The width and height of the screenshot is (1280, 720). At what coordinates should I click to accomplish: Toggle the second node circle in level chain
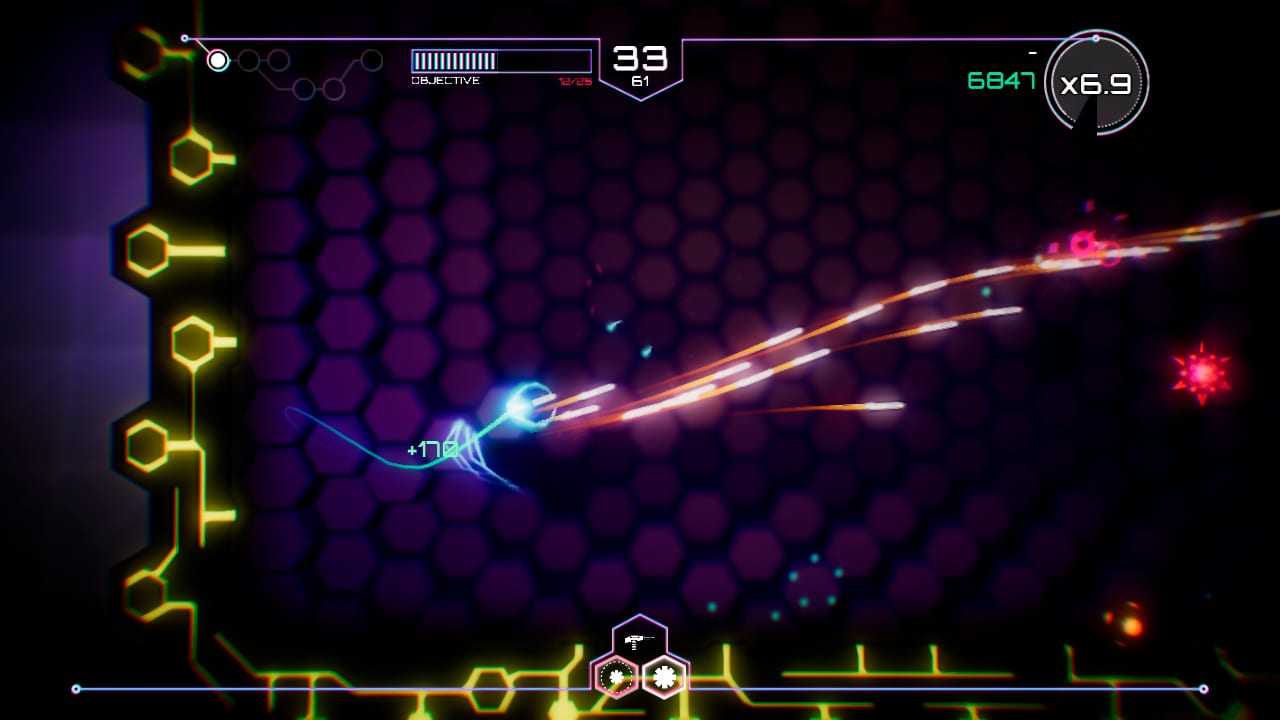pyautogui.click(x=247, y=60)
